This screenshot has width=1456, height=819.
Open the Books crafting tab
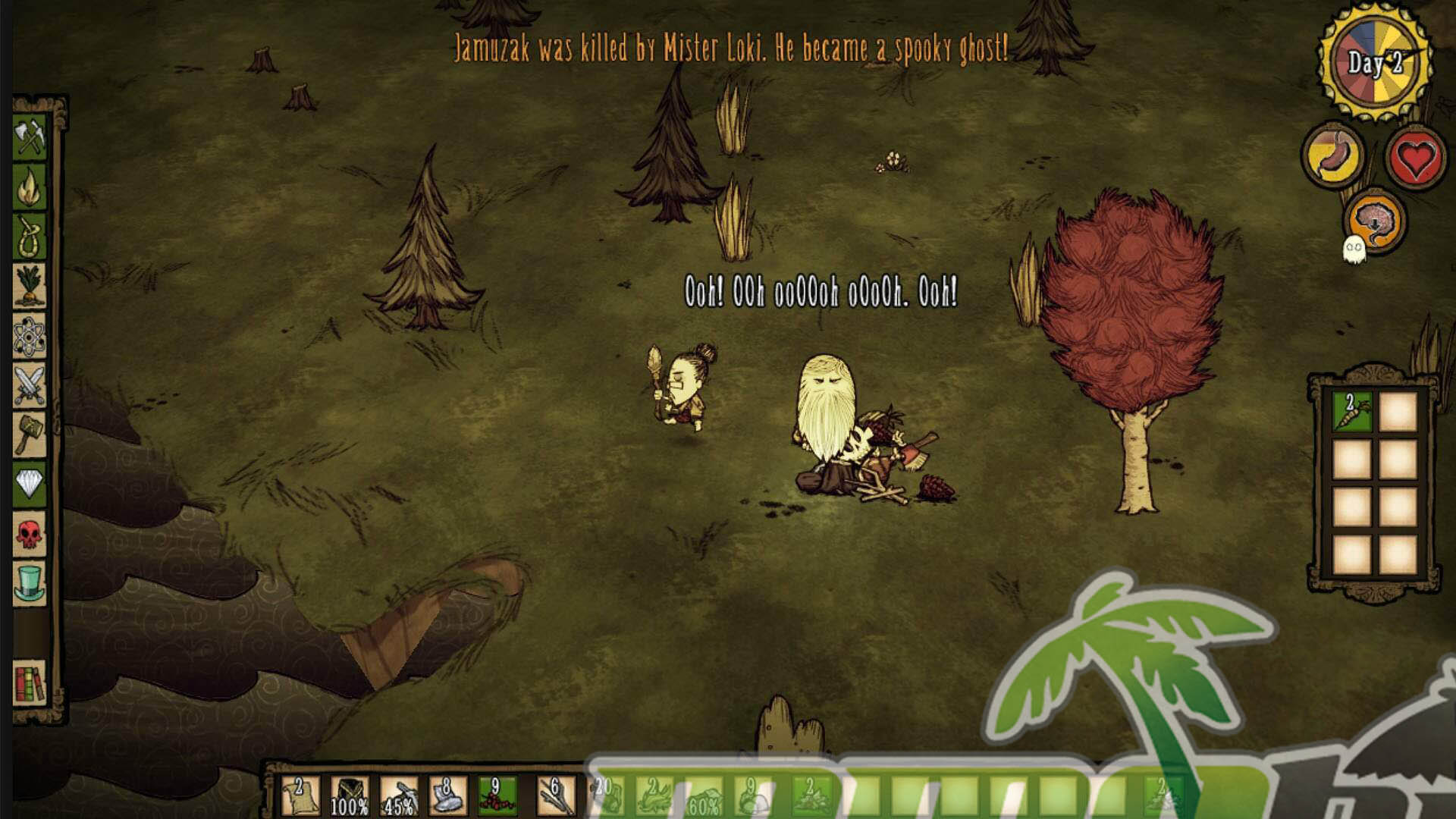30,682
